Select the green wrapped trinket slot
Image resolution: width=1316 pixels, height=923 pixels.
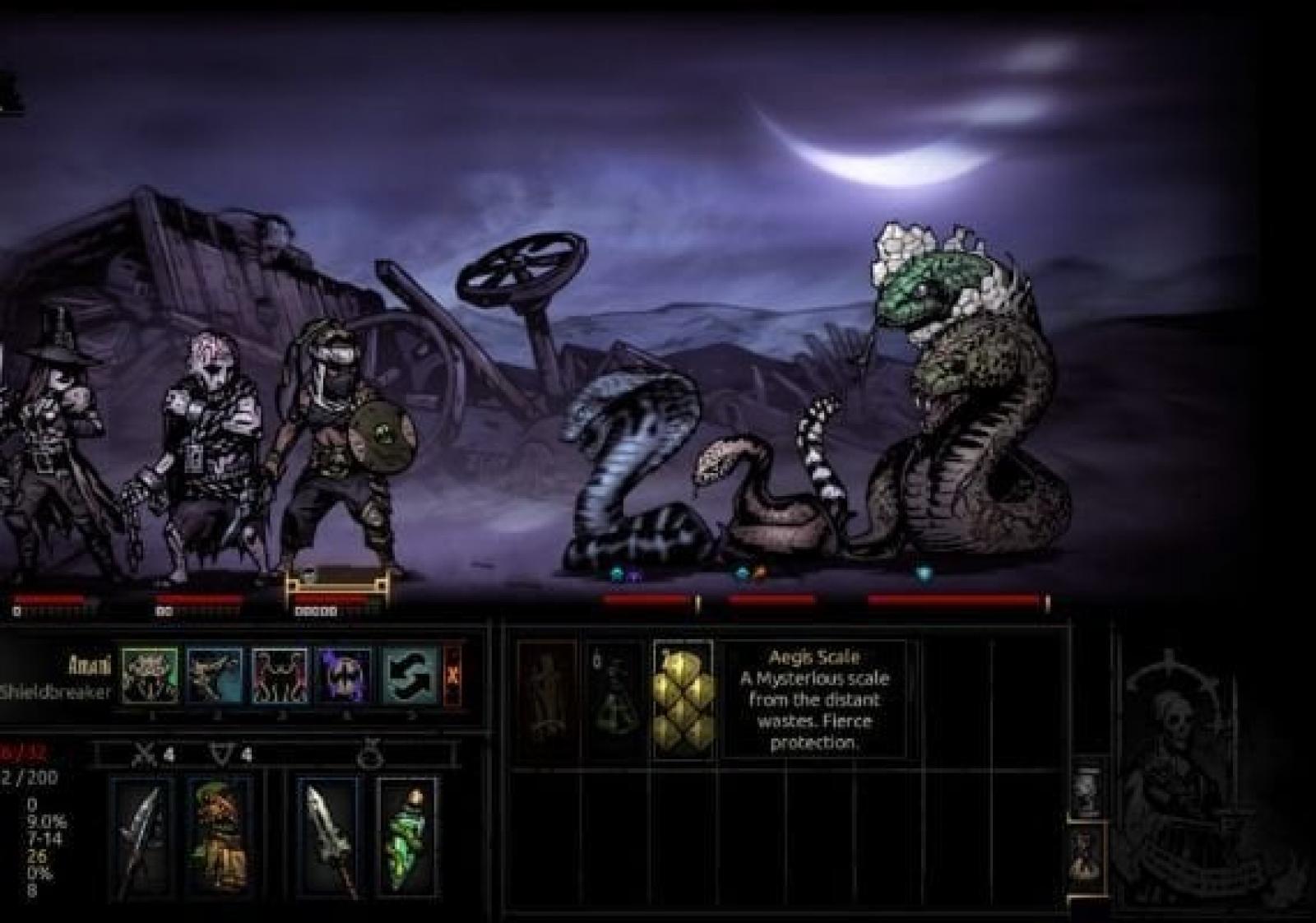click(405, 836)
